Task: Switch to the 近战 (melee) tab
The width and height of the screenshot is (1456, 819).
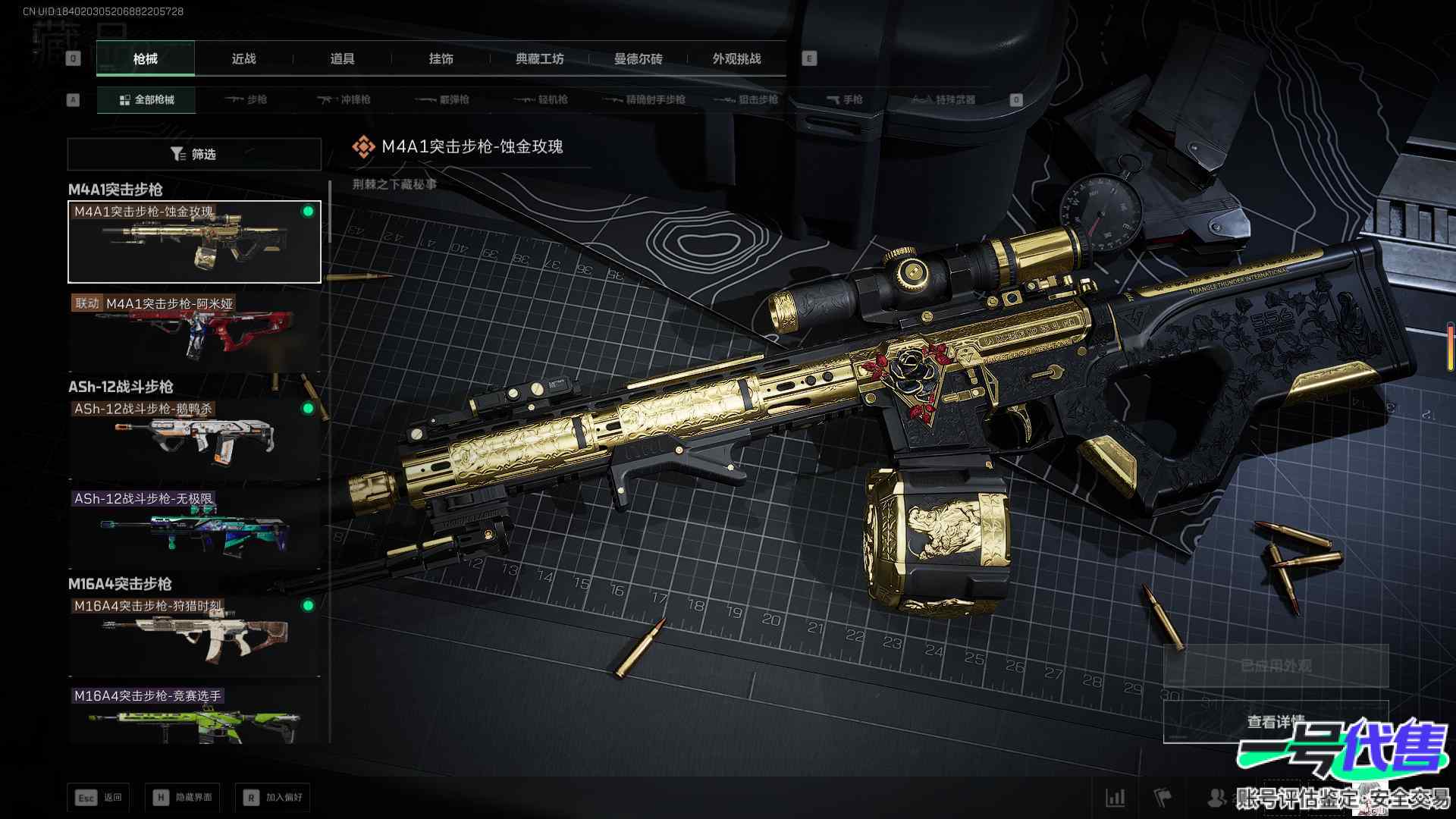Action: [x=243, y=58]
